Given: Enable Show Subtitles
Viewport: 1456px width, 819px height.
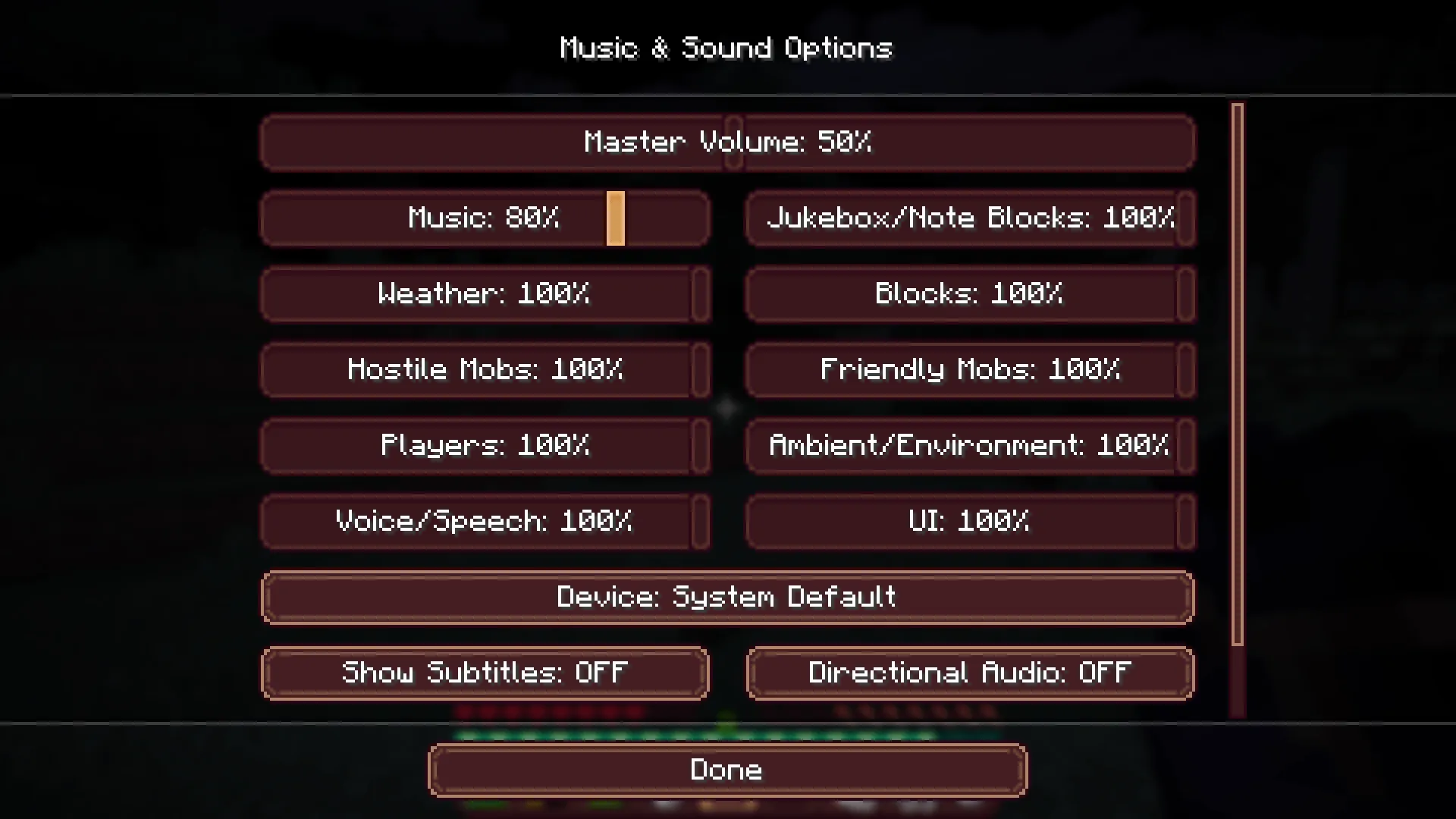Looking at the screenshot, I should [485, 673].
